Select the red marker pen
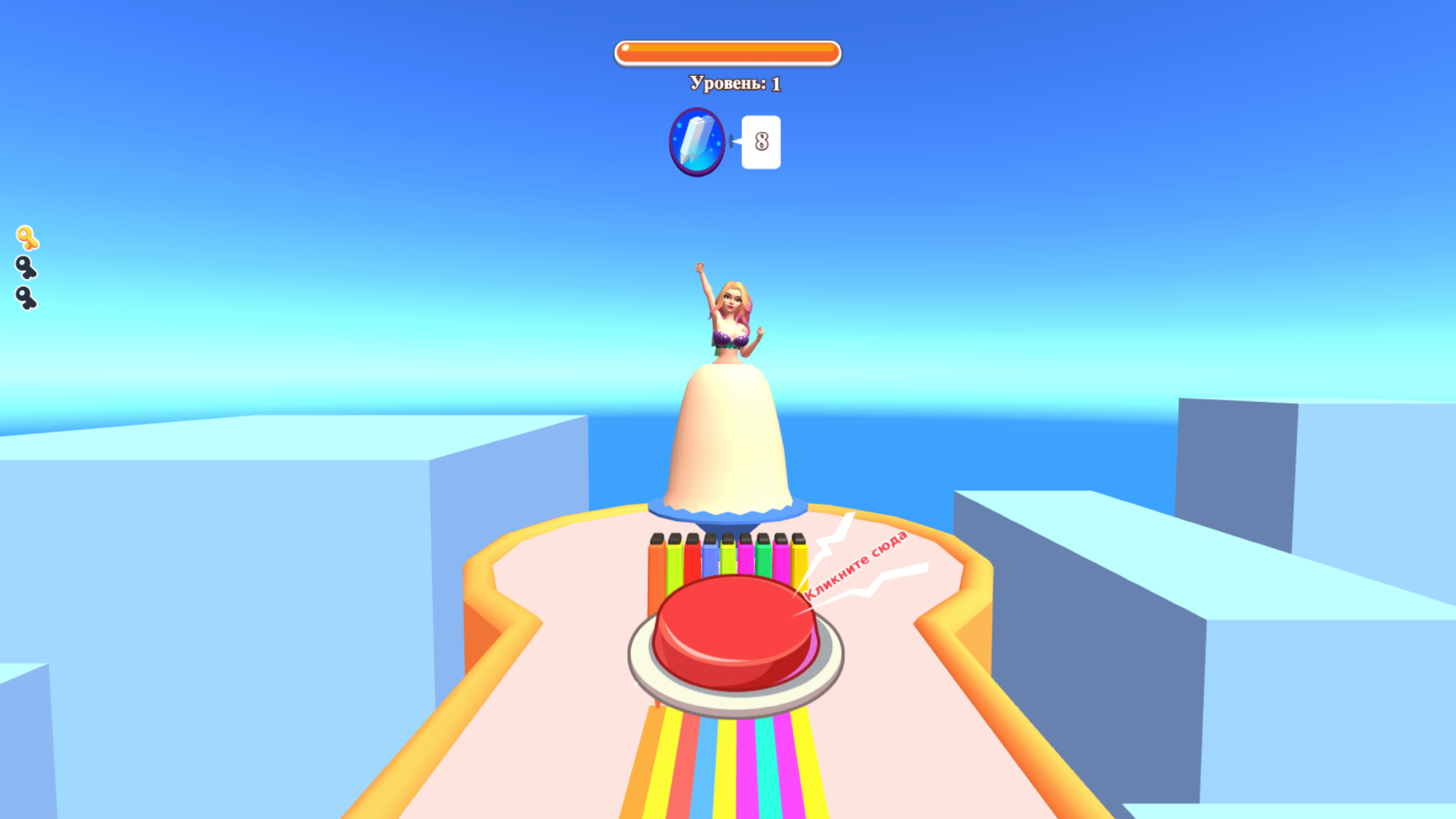 [x=693, y=556]
